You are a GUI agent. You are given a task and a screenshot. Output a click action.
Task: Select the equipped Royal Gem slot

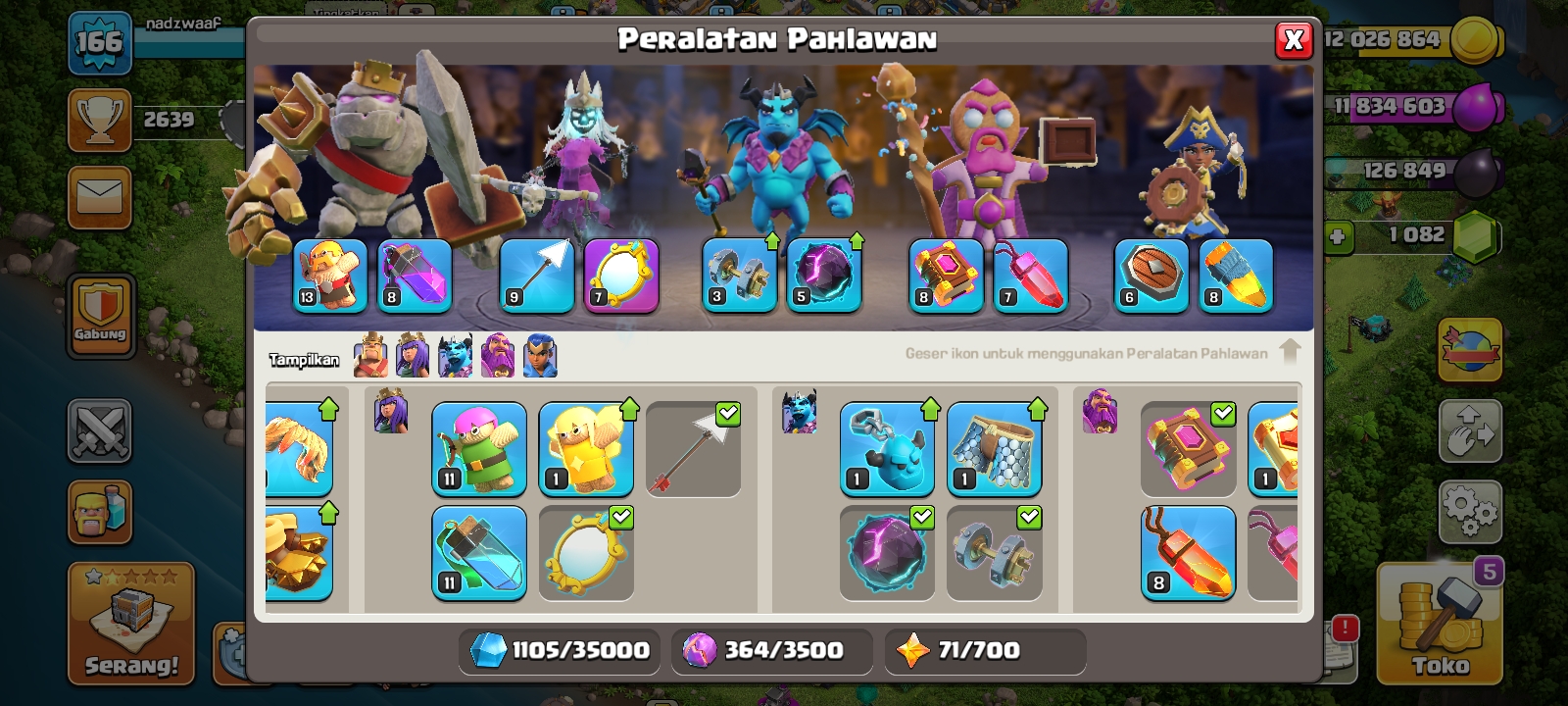click(1030, 276)
